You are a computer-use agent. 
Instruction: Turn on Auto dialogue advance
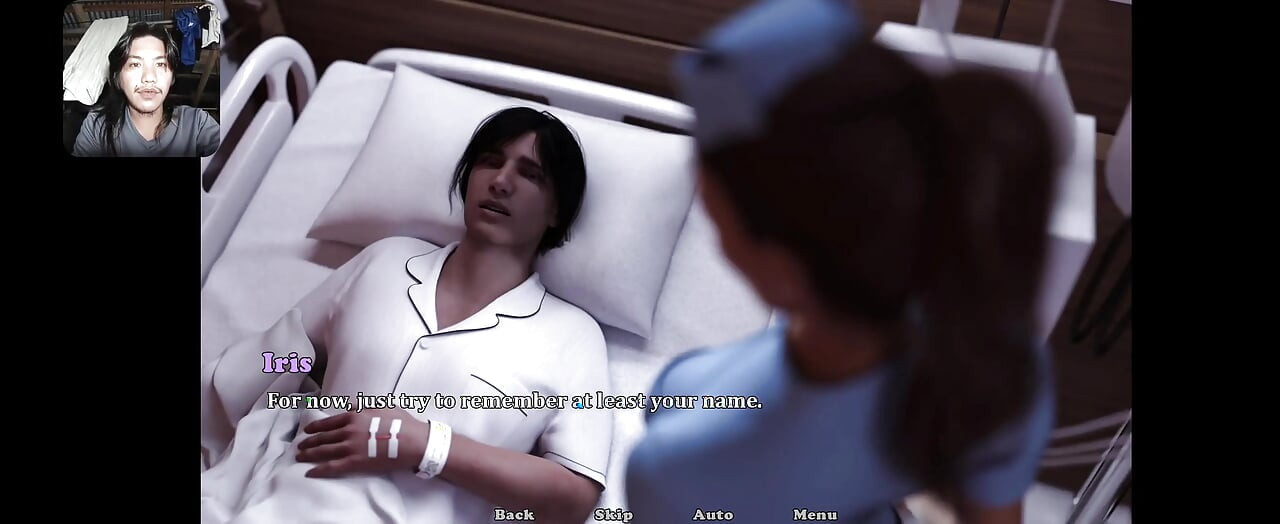pyautogui.click(x=713, y=514)
